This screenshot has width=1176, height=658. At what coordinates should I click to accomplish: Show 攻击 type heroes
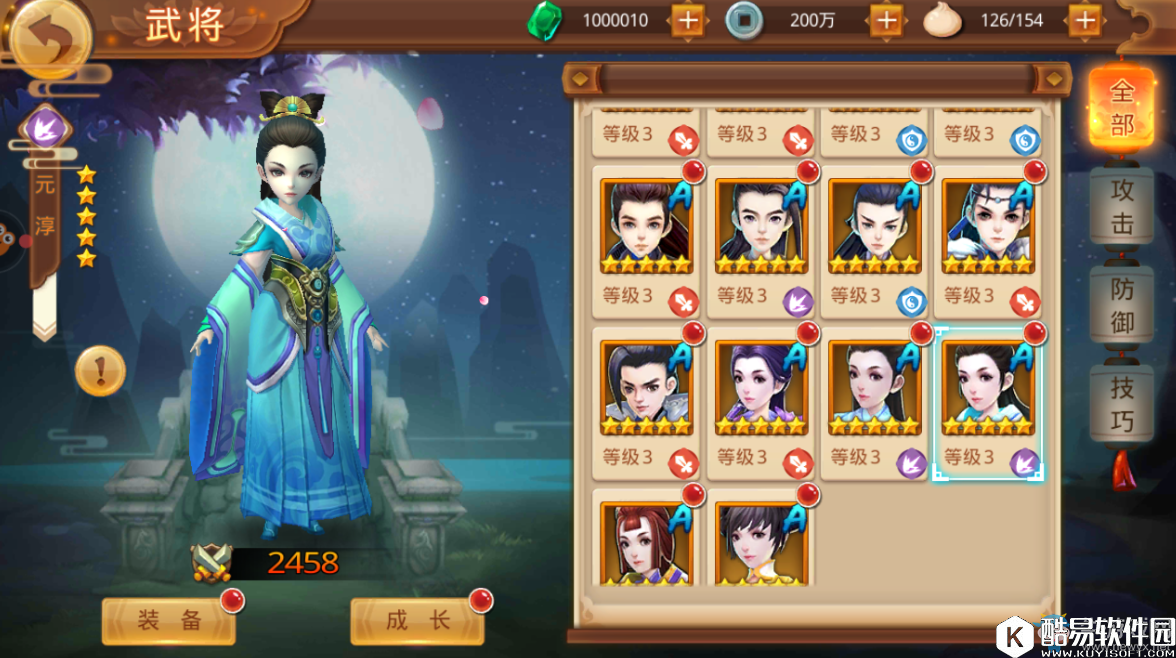pyautogui.click(x=1121, y=206)
